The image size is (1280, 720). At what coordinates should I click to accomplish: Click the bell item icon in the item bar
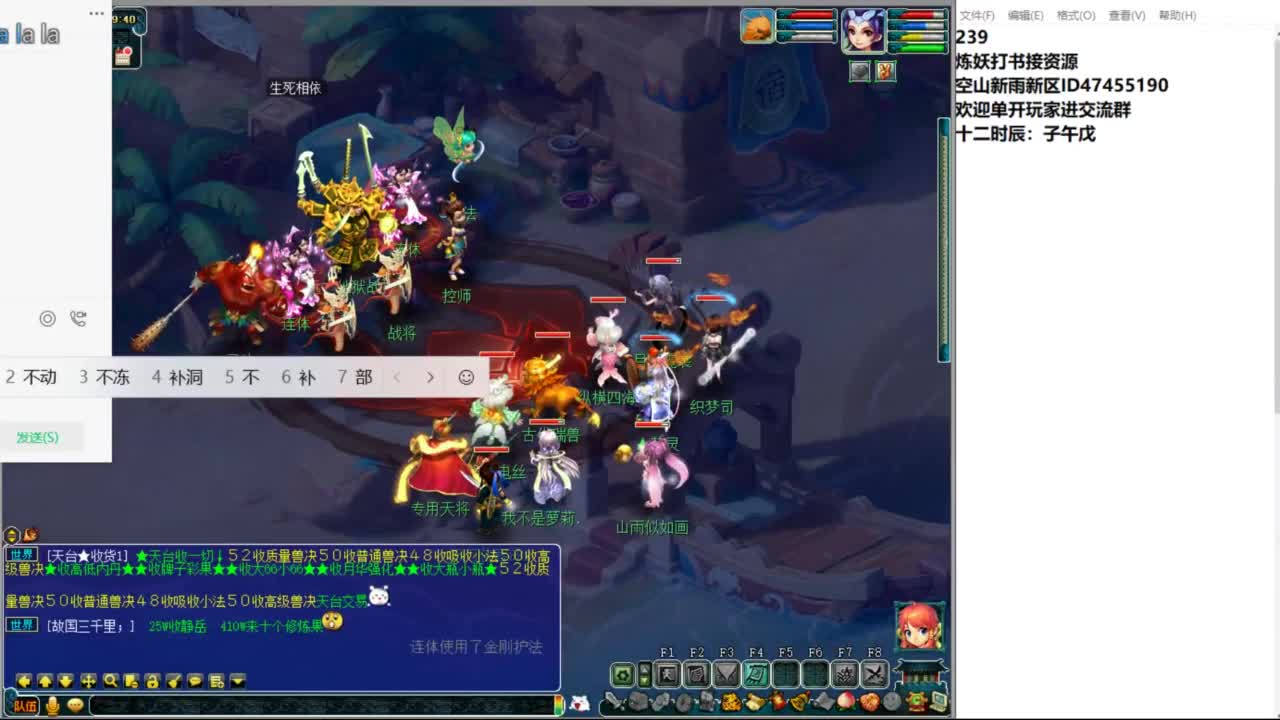pos(797,700)
